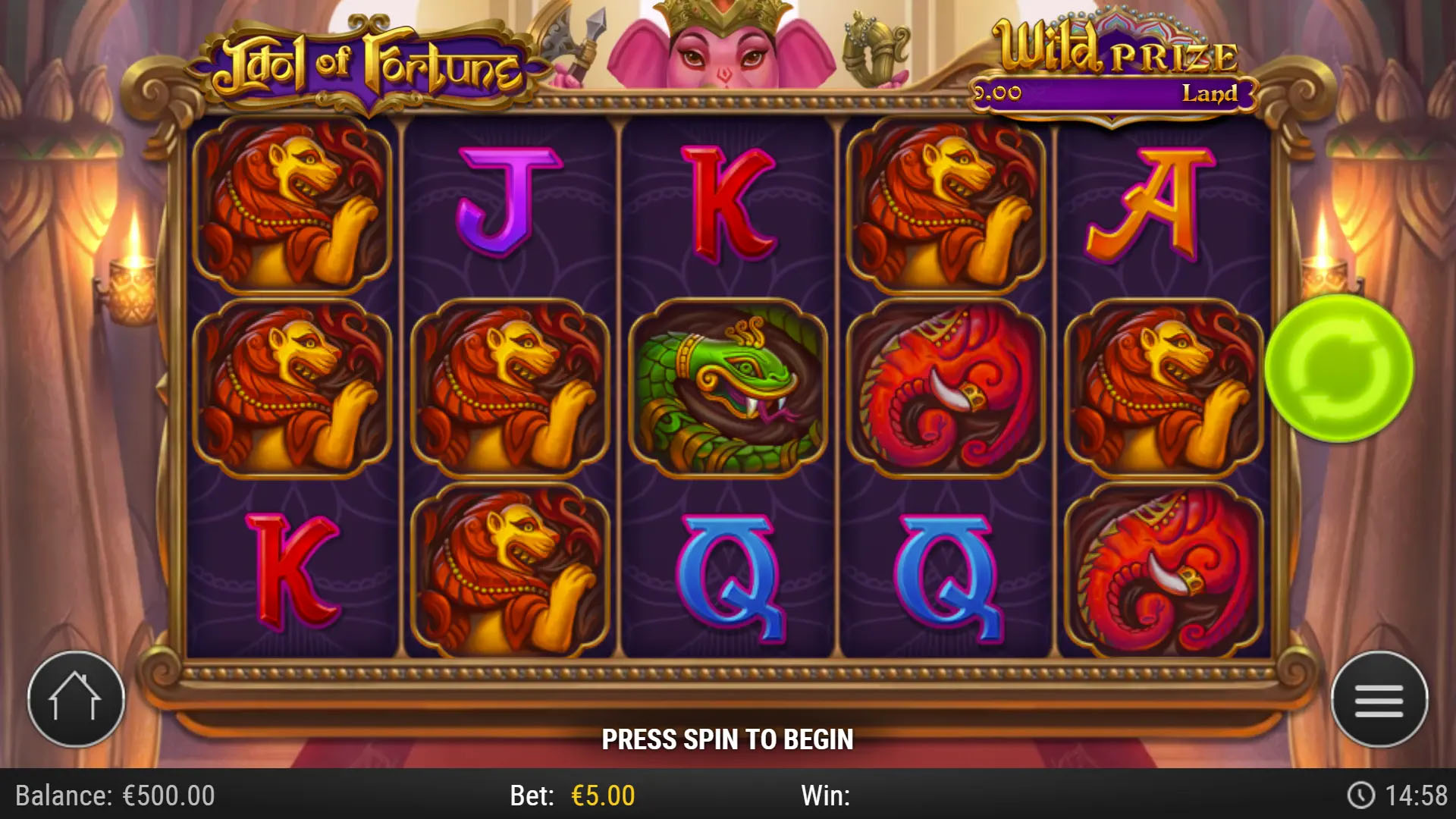Click the Win field in the bottom bar
Image resolution: width=1456 pixels, height=819 pixels.
(827, 796)
